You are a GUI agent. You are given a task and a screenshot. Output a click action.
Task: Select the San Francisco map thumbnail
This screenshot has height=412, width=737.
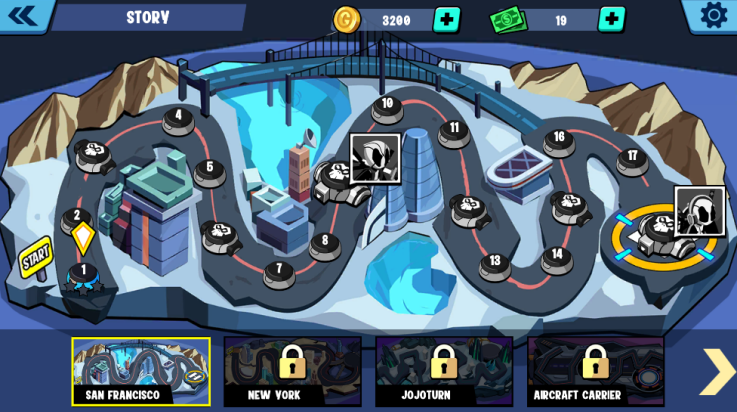tap(141, 371)
